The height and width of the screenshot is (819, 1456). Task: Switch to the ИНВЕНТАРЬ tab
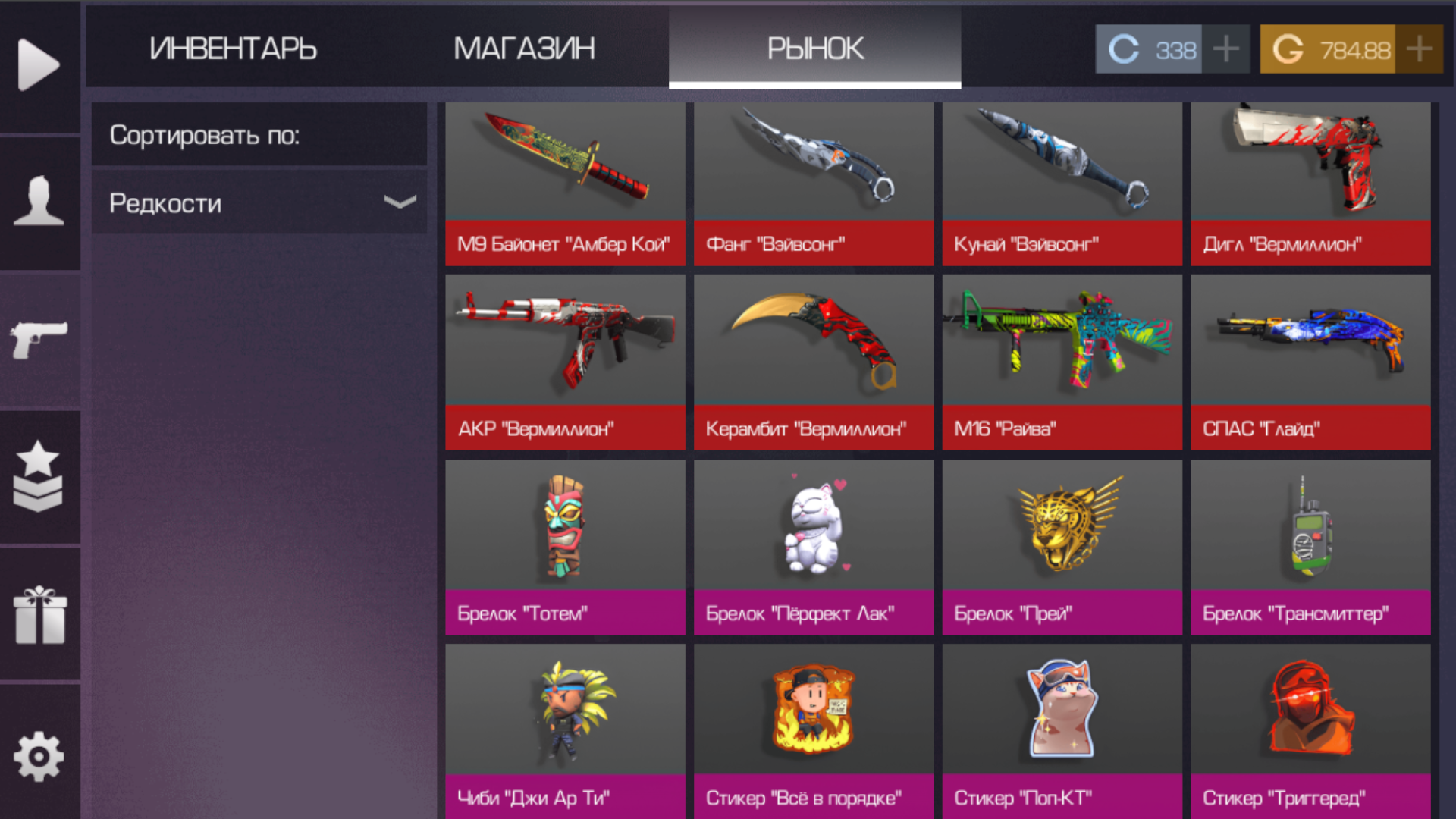coord(235,49)
